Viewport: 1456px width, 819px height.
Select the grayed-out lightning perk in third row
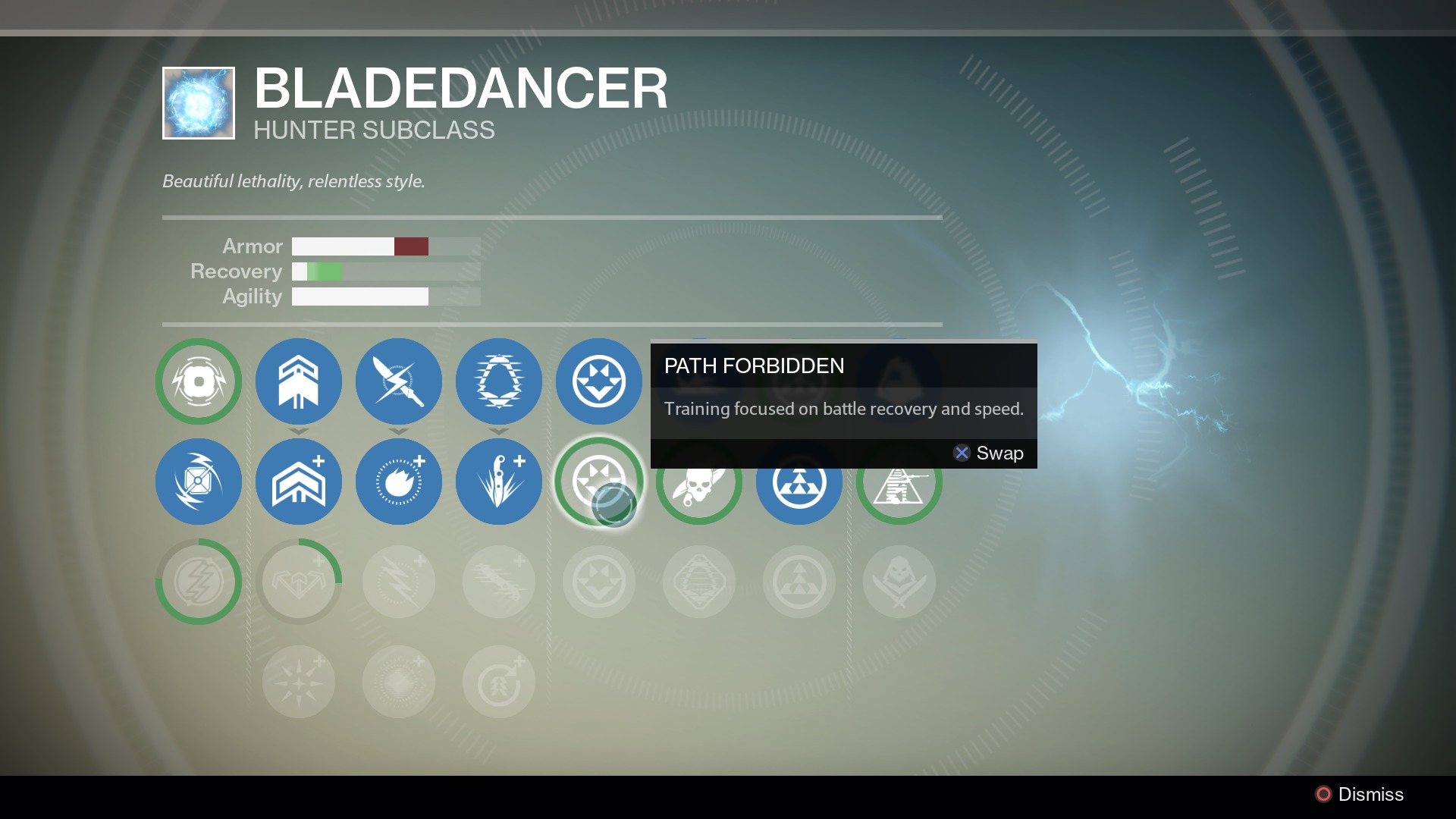point(399,582)
